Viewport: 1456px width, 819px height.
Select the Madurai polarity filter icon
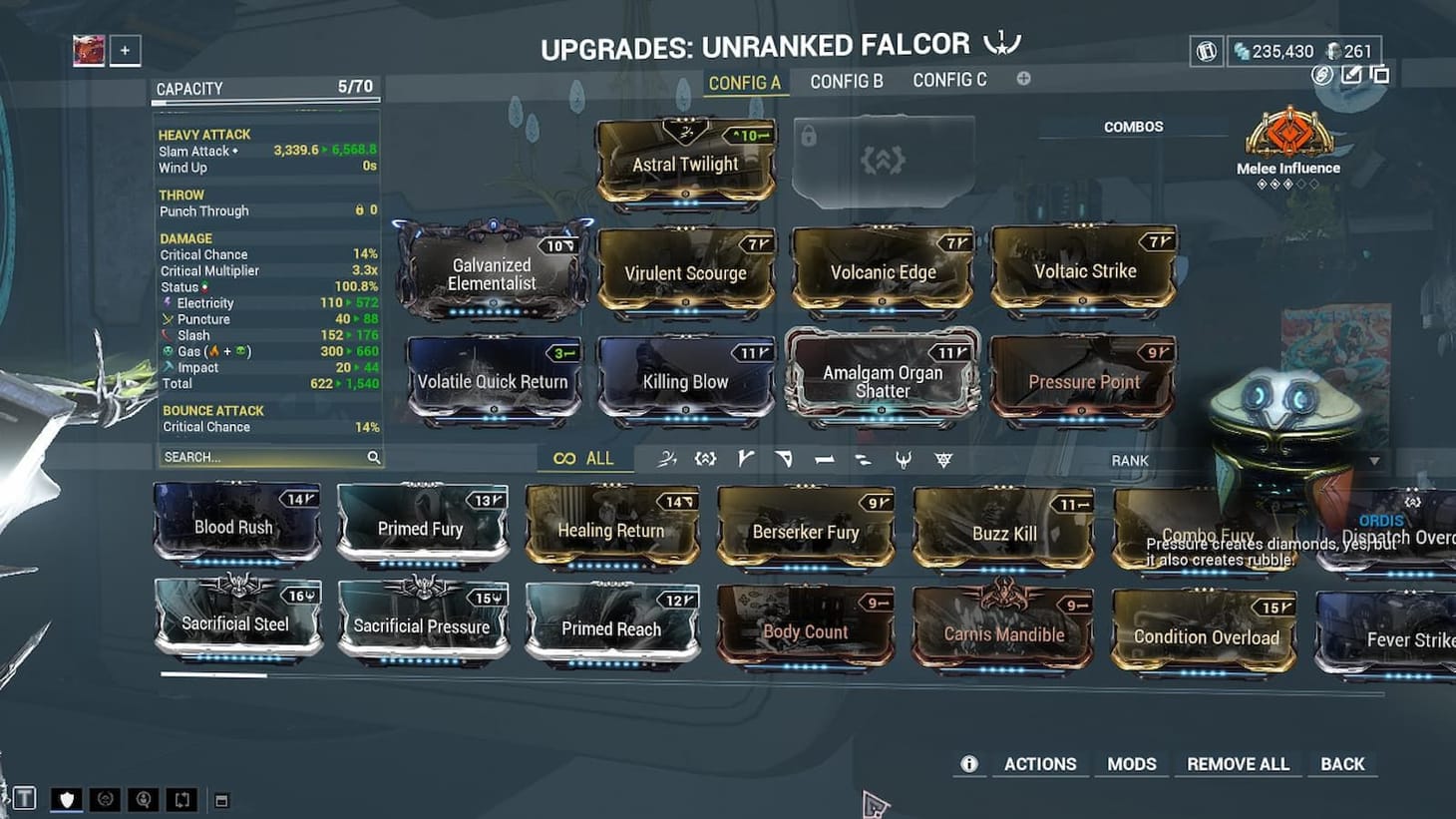(746, 460)
